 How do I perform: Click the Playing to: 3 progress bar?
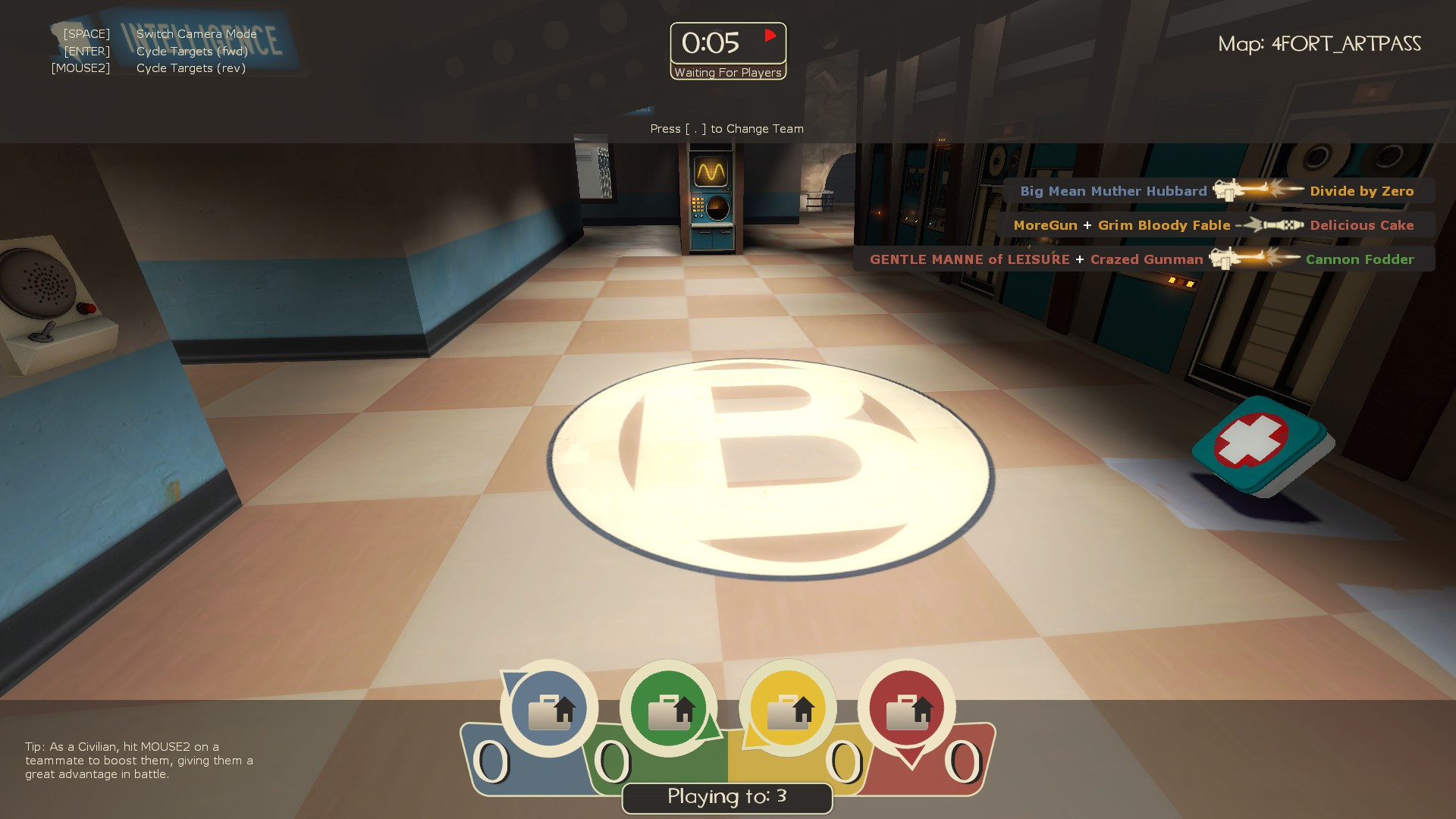[x=726, y=797]
